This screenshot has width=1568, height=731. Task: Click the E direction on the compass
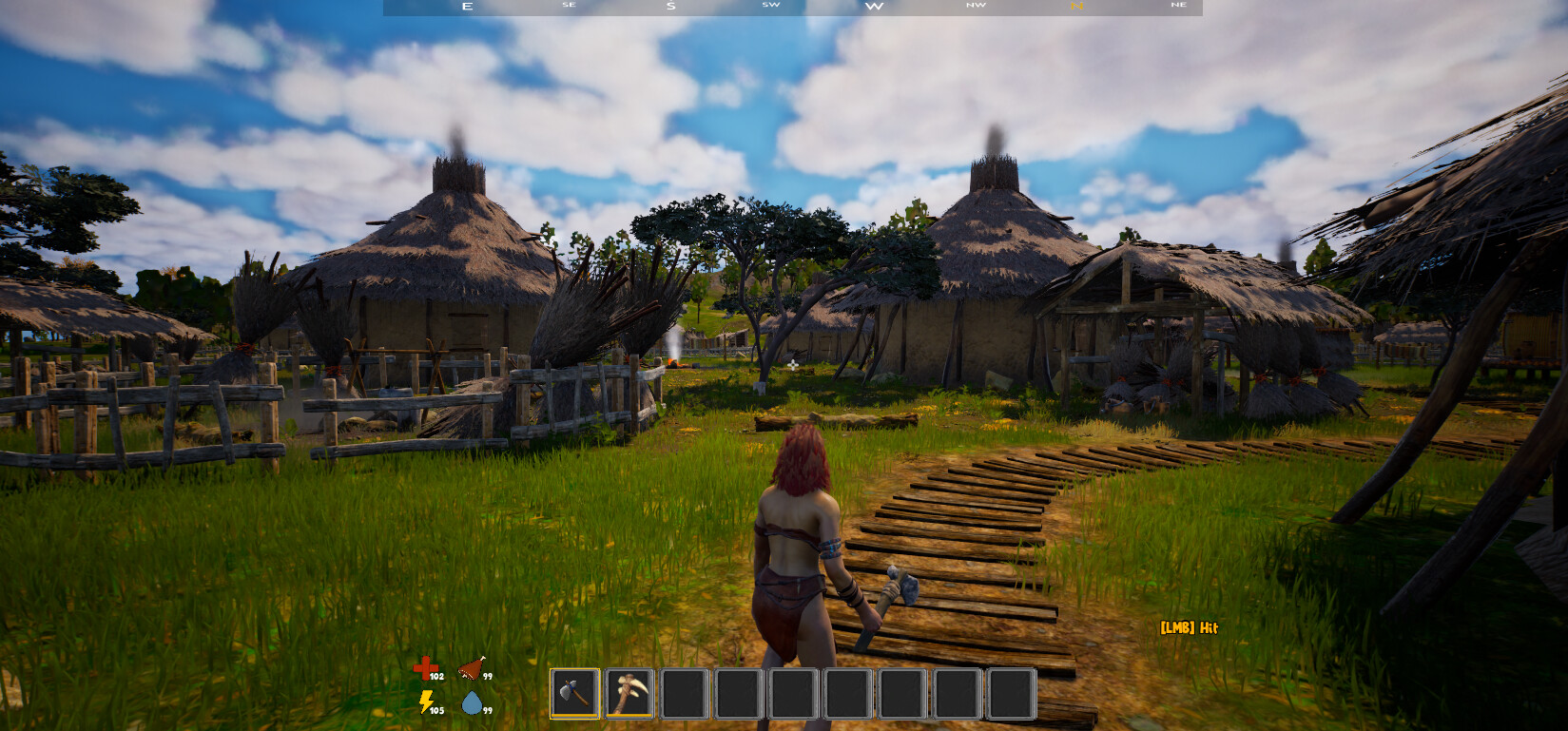coord(466,7)
